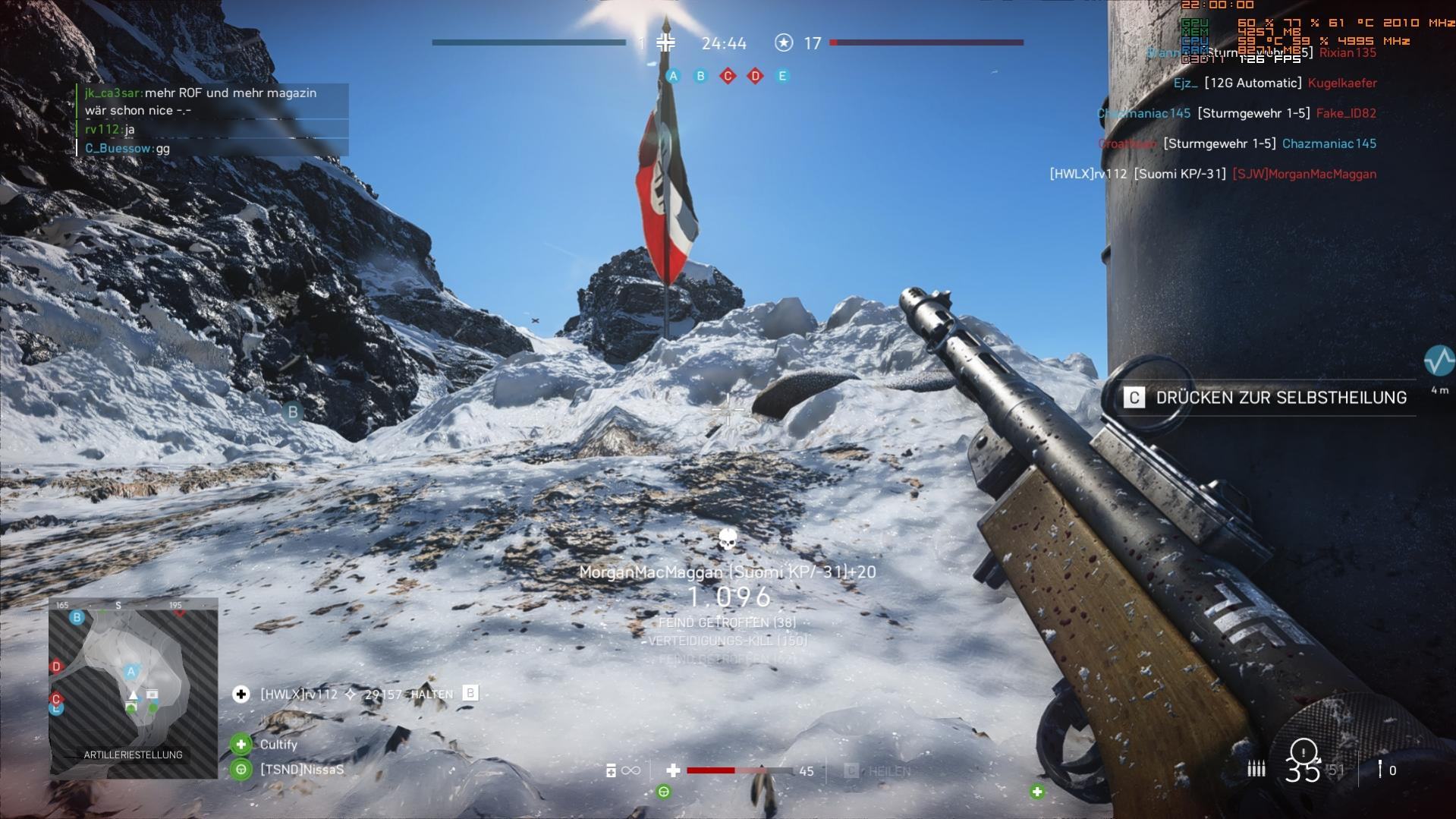Click the floating B objective world marker
The height and width of the screenshot is (819, 1456).
click(292, 412)
